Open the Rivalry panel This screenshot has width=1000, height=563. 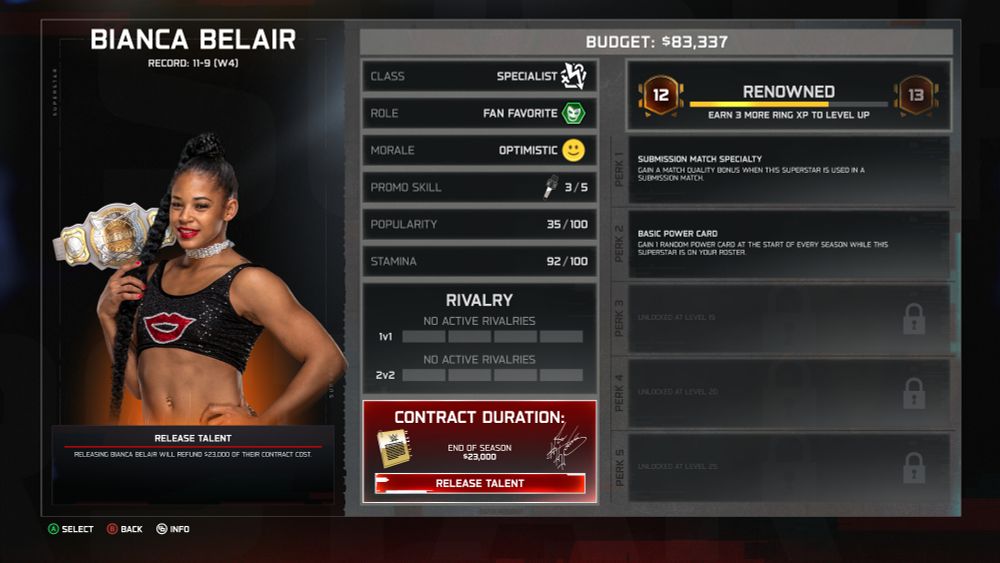[x=479, y=337]
